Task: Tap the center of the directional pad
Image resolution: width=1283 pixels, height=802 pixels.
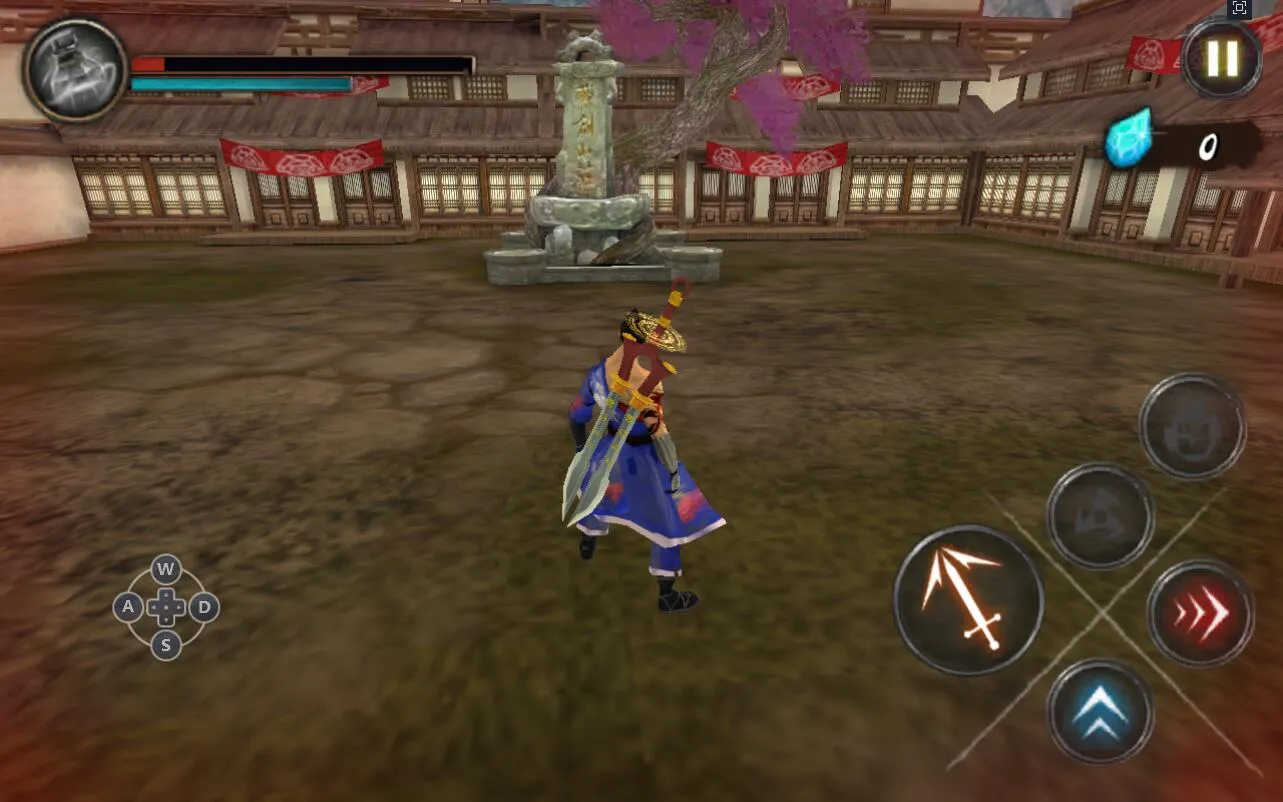Action: click(x=165, y=607)
